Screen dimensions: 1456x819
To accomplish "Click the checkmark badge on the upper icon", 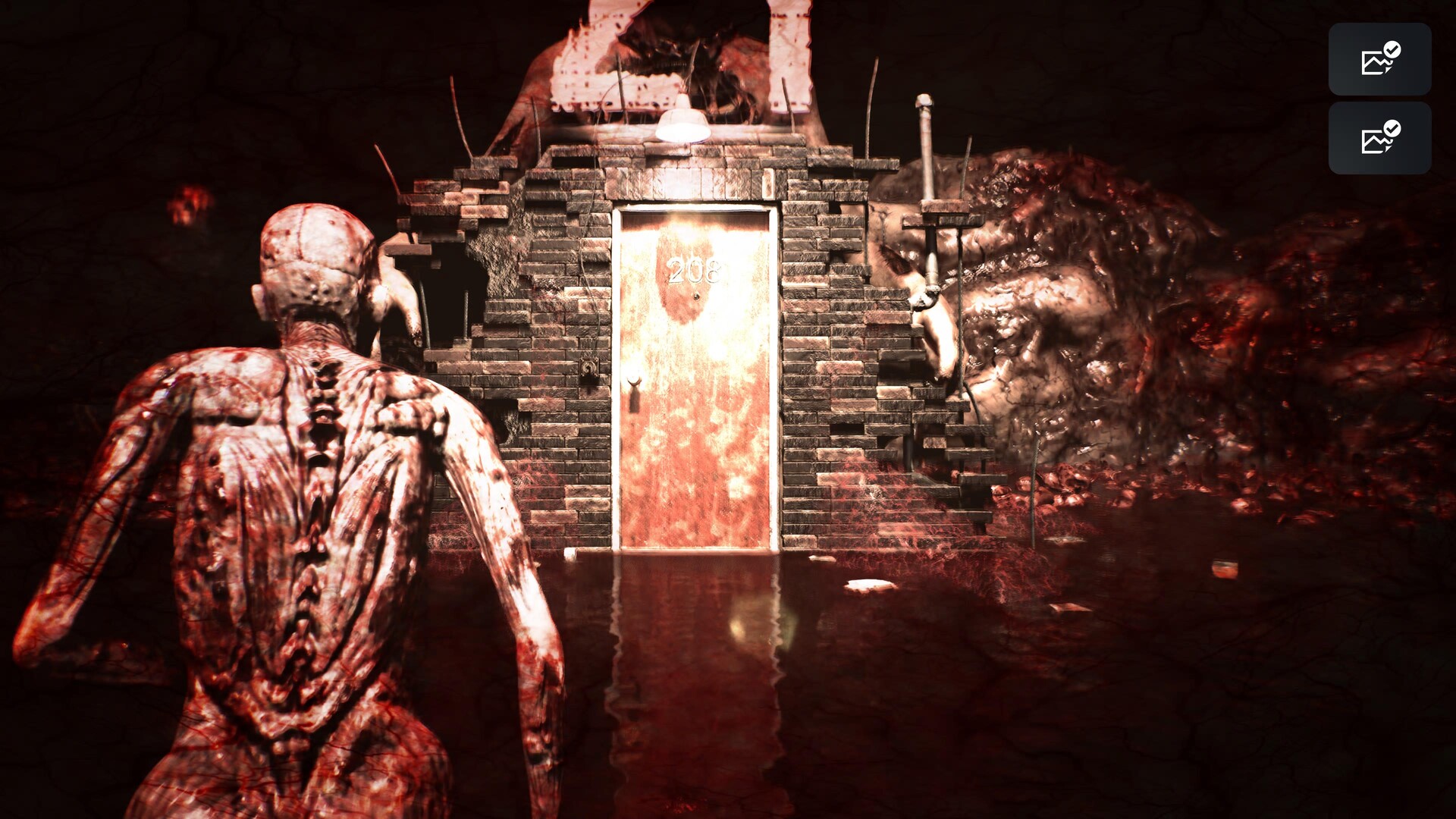I will click(x=1392, y=48).
